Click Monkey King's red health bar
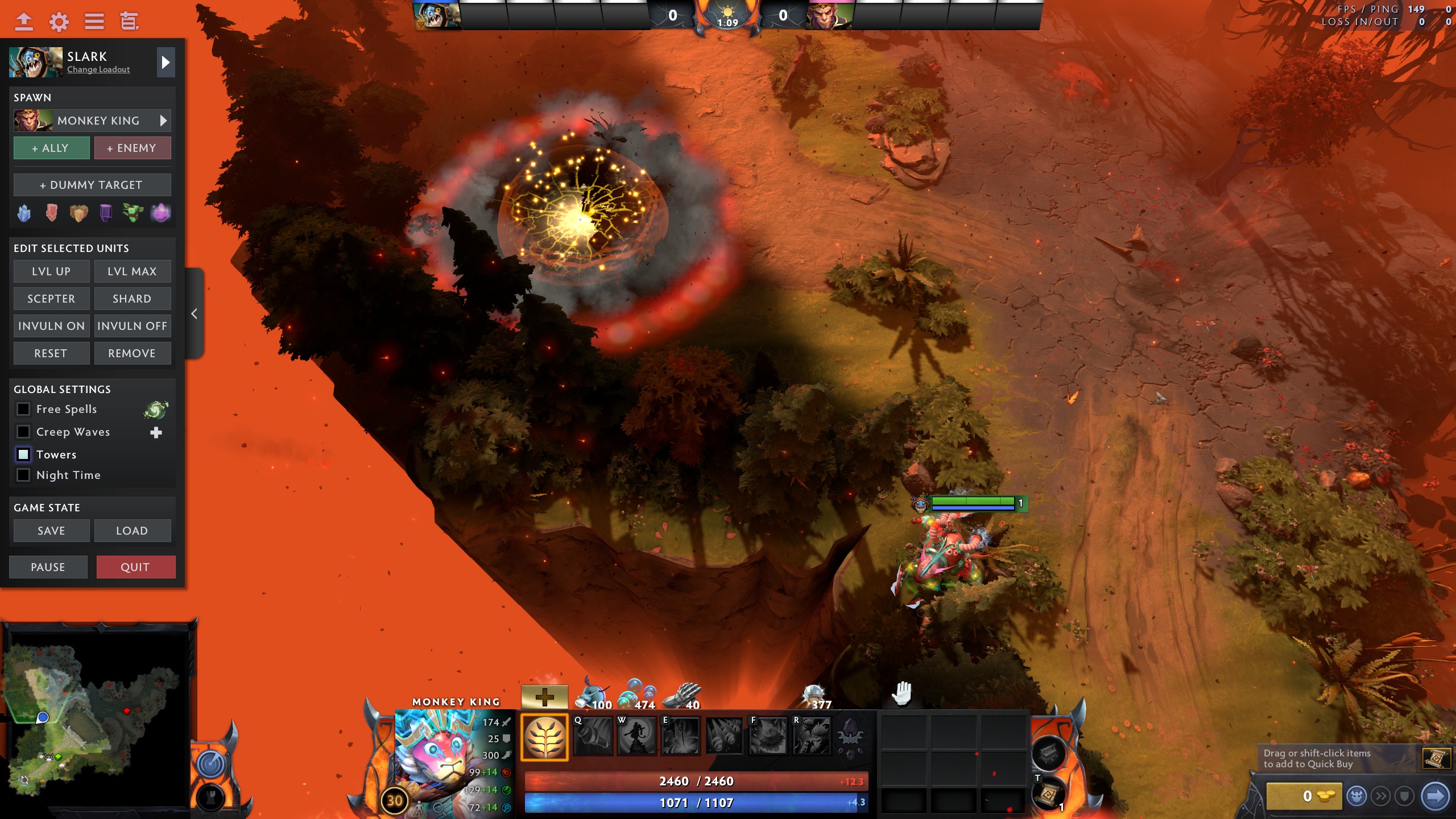Image resolution: width=1456 pixels, height=819 pixels. pos(697,780)
